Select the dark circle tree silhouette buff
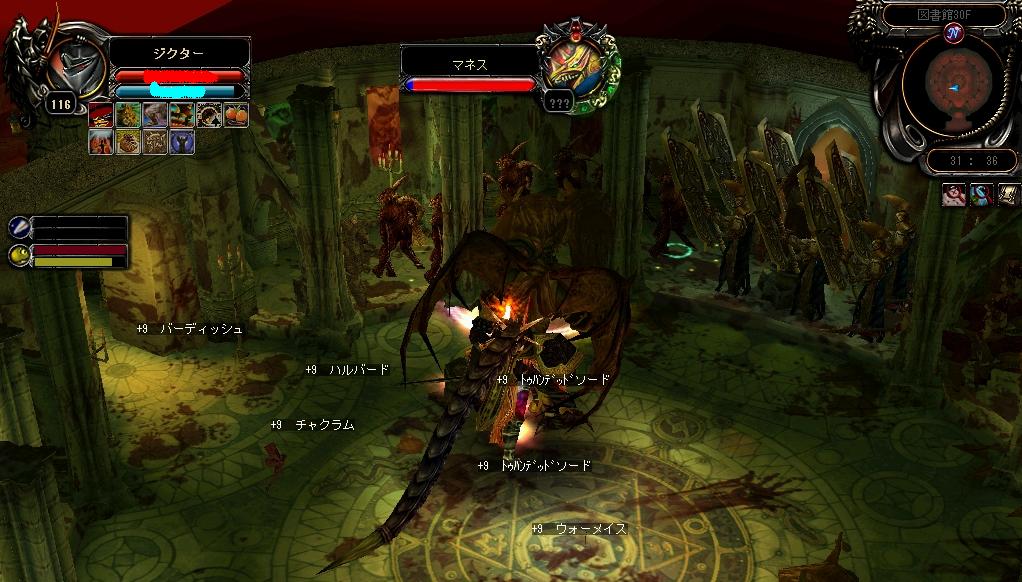The image size is (1022, 582). click(x=209, y=115)
